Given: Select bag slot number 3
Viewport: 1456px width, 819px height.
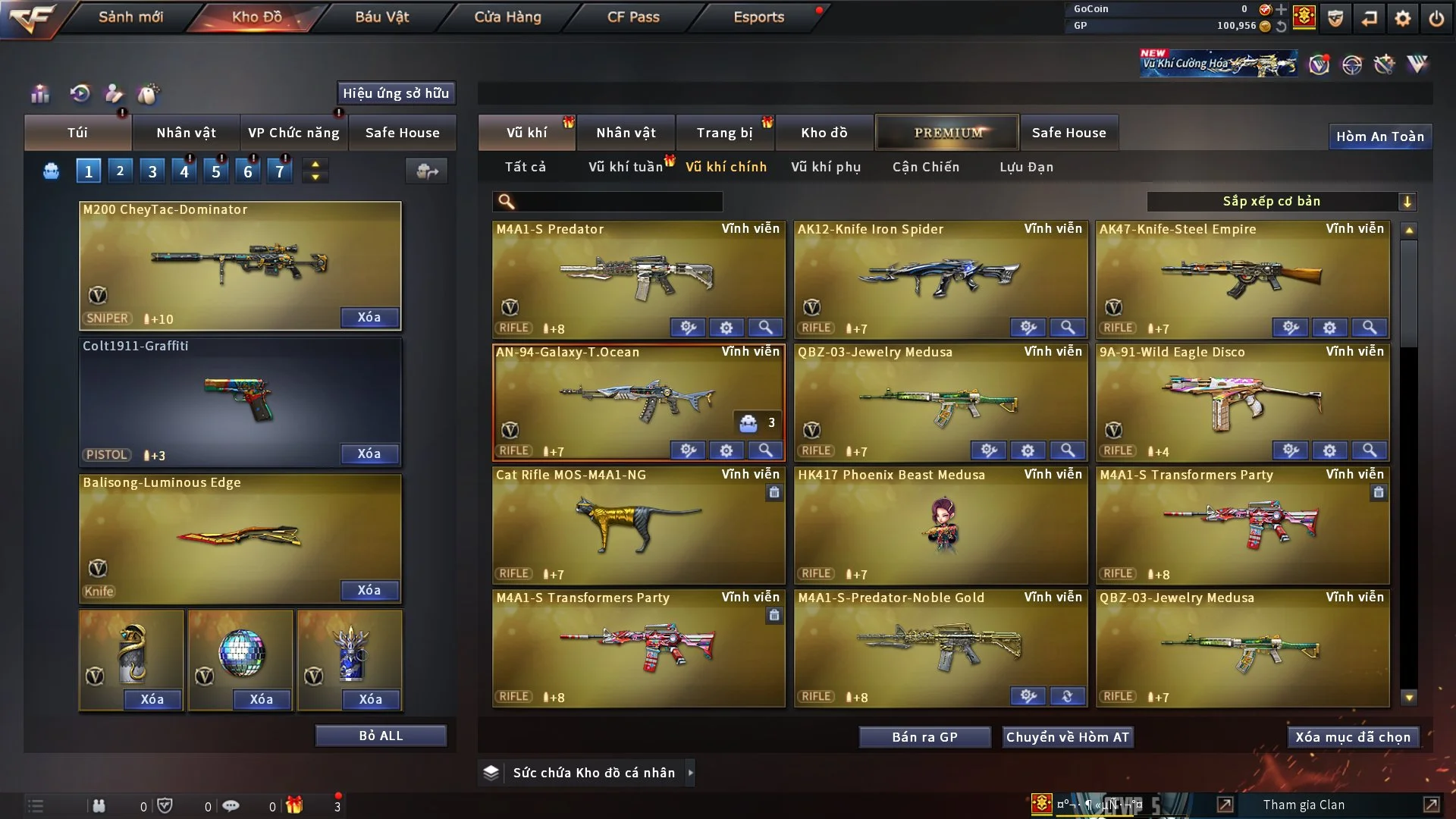Looking at the screenshot, I should point(152,171).
